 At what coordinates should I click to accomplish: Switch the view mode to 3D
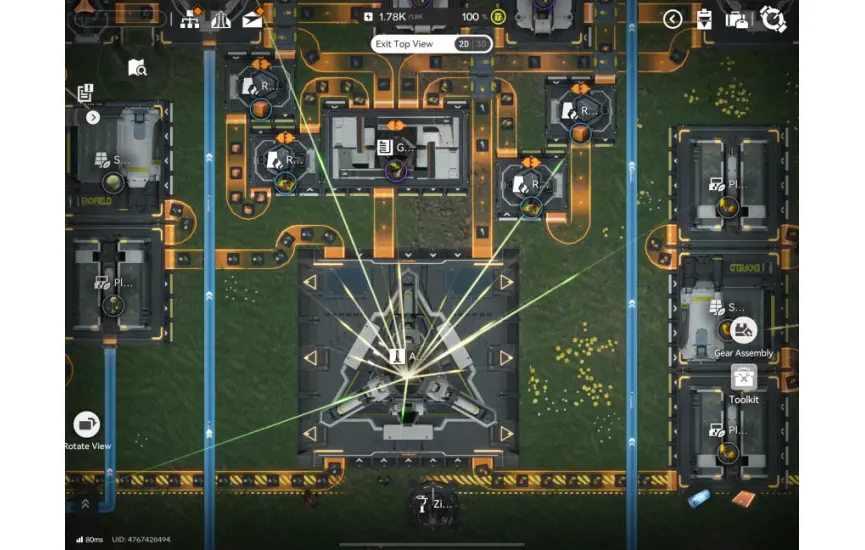[481, 44]
